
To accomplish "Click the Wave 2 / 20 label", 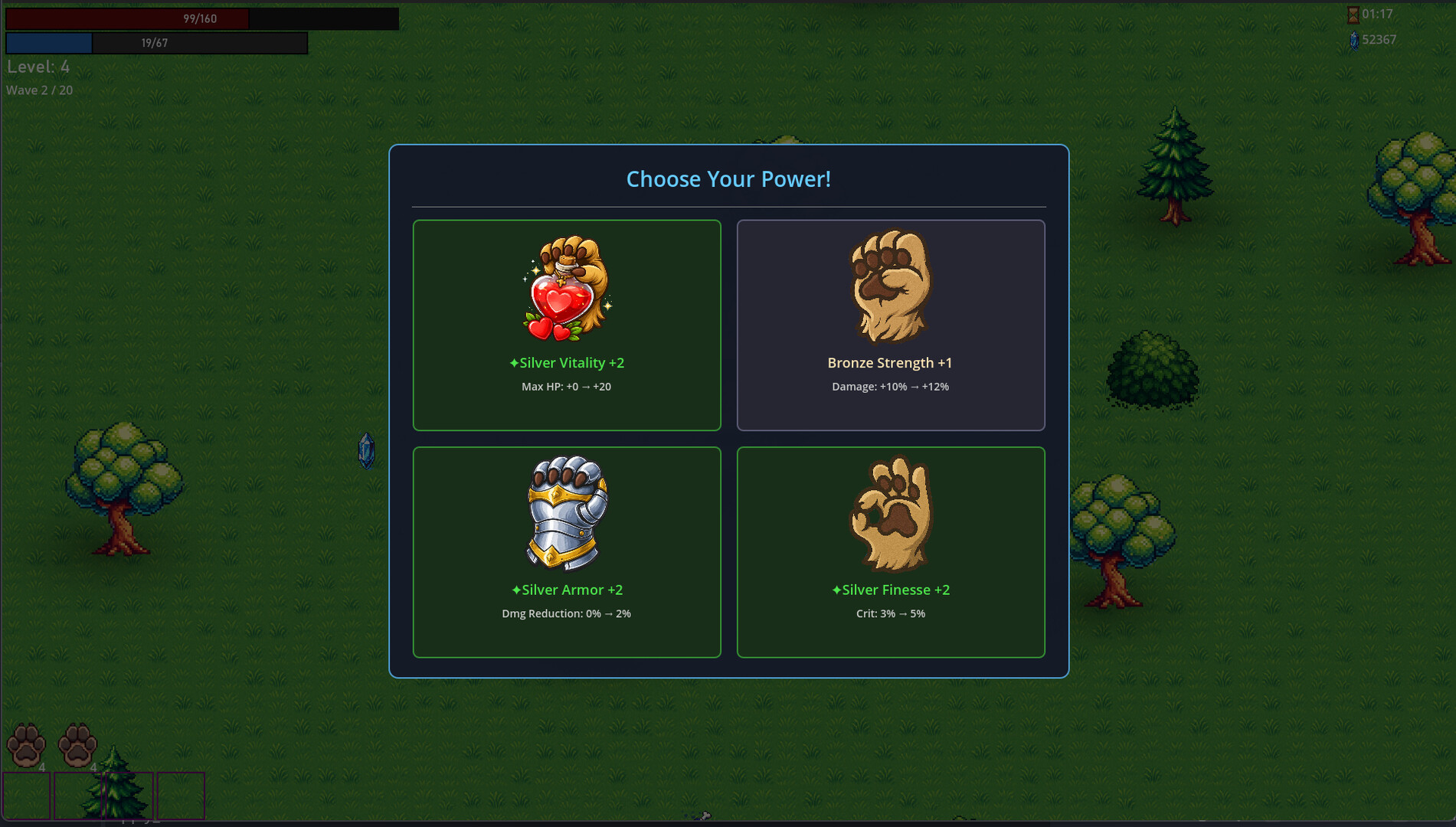I will 39,90.
